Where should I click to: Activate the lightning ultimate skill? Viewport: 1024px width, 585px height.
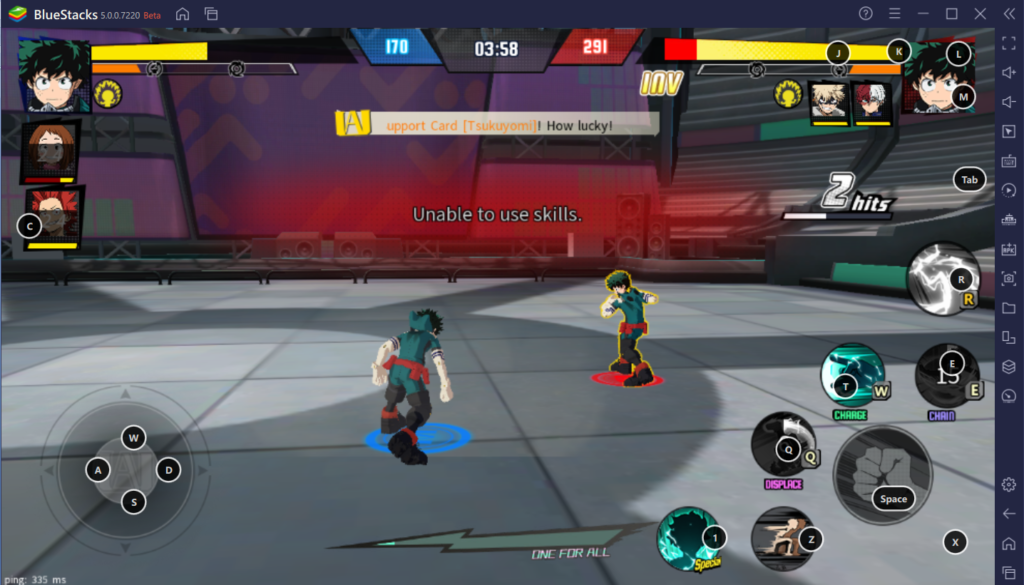(x=942, y=279)
